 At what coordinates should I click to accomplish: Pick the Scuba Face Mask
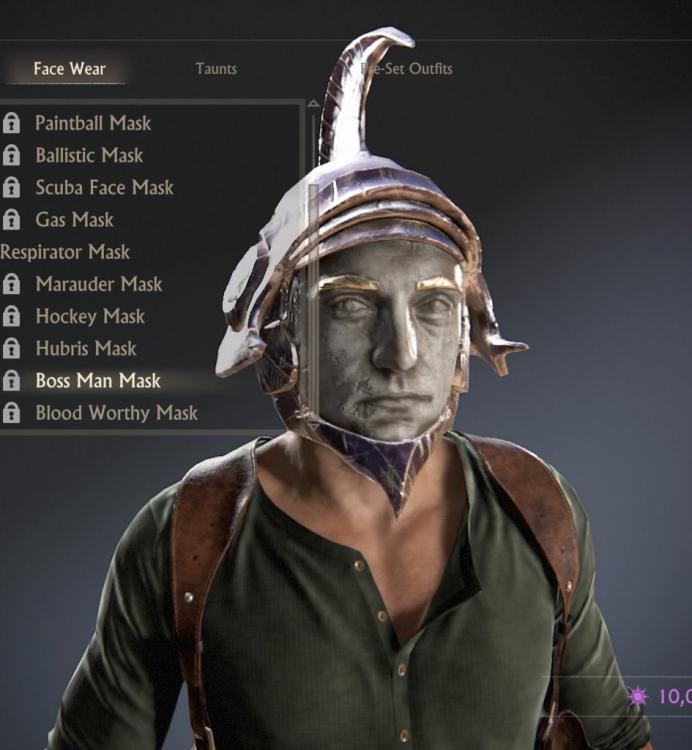(x=104, y=187)
